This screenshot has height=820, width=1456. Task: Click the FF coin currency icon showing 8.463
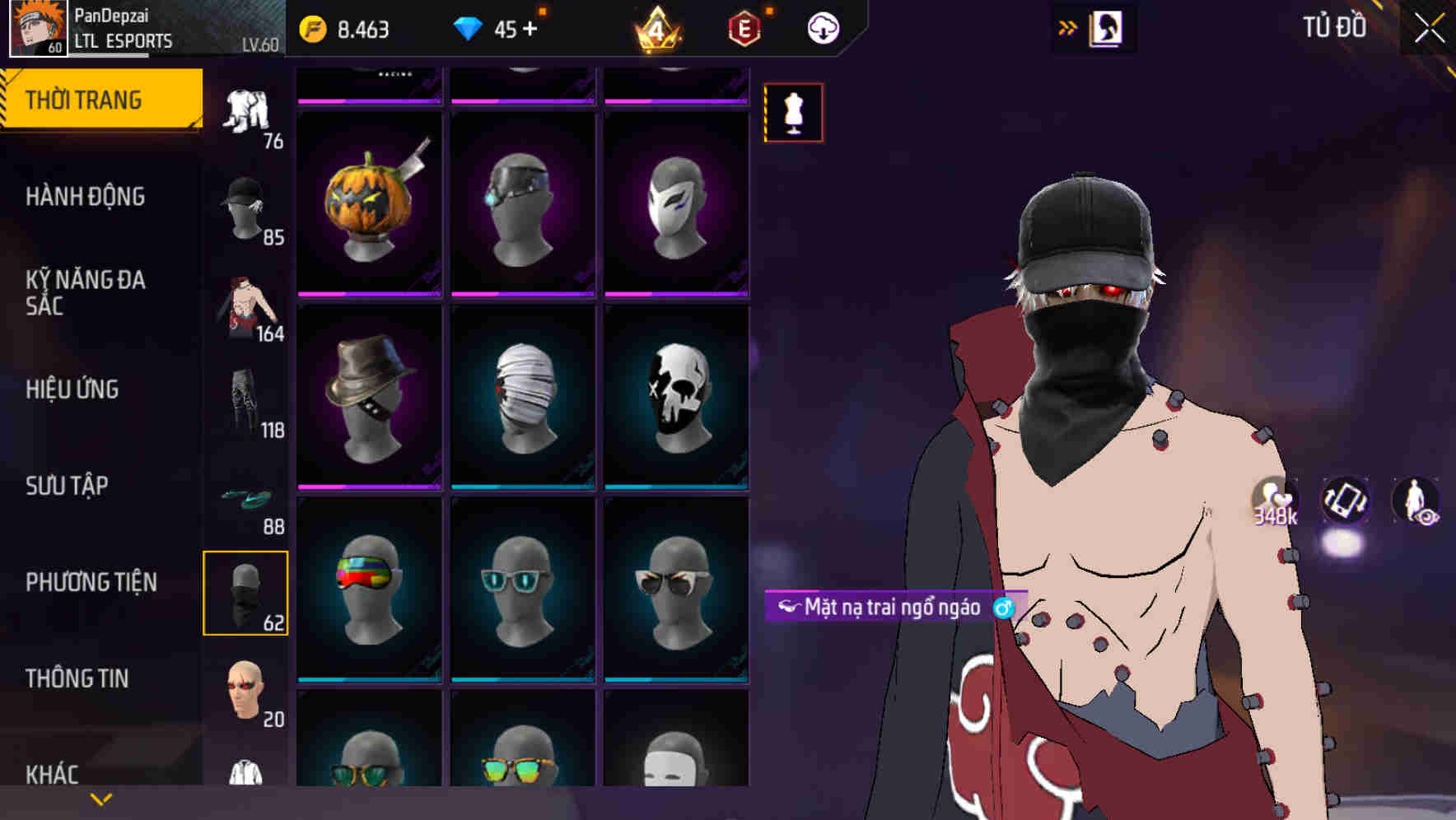(313, 27)
